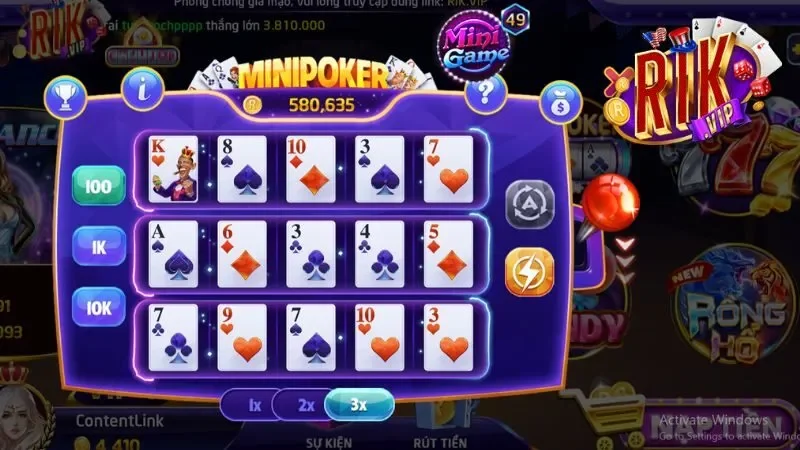
Task: Open the question mark help button
Action: (x=485, y=93)
